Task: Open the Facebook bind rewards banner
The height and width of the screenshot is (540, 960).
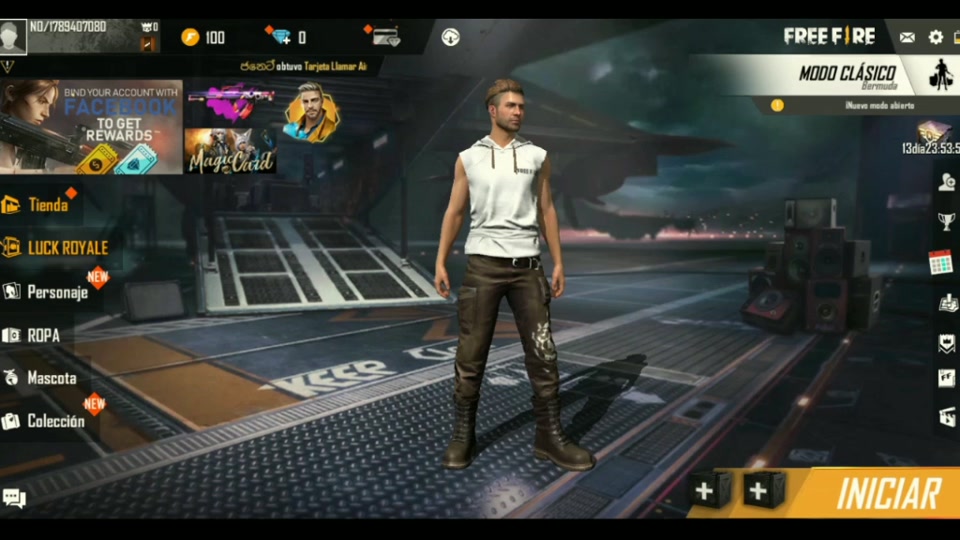Action: 91,127
